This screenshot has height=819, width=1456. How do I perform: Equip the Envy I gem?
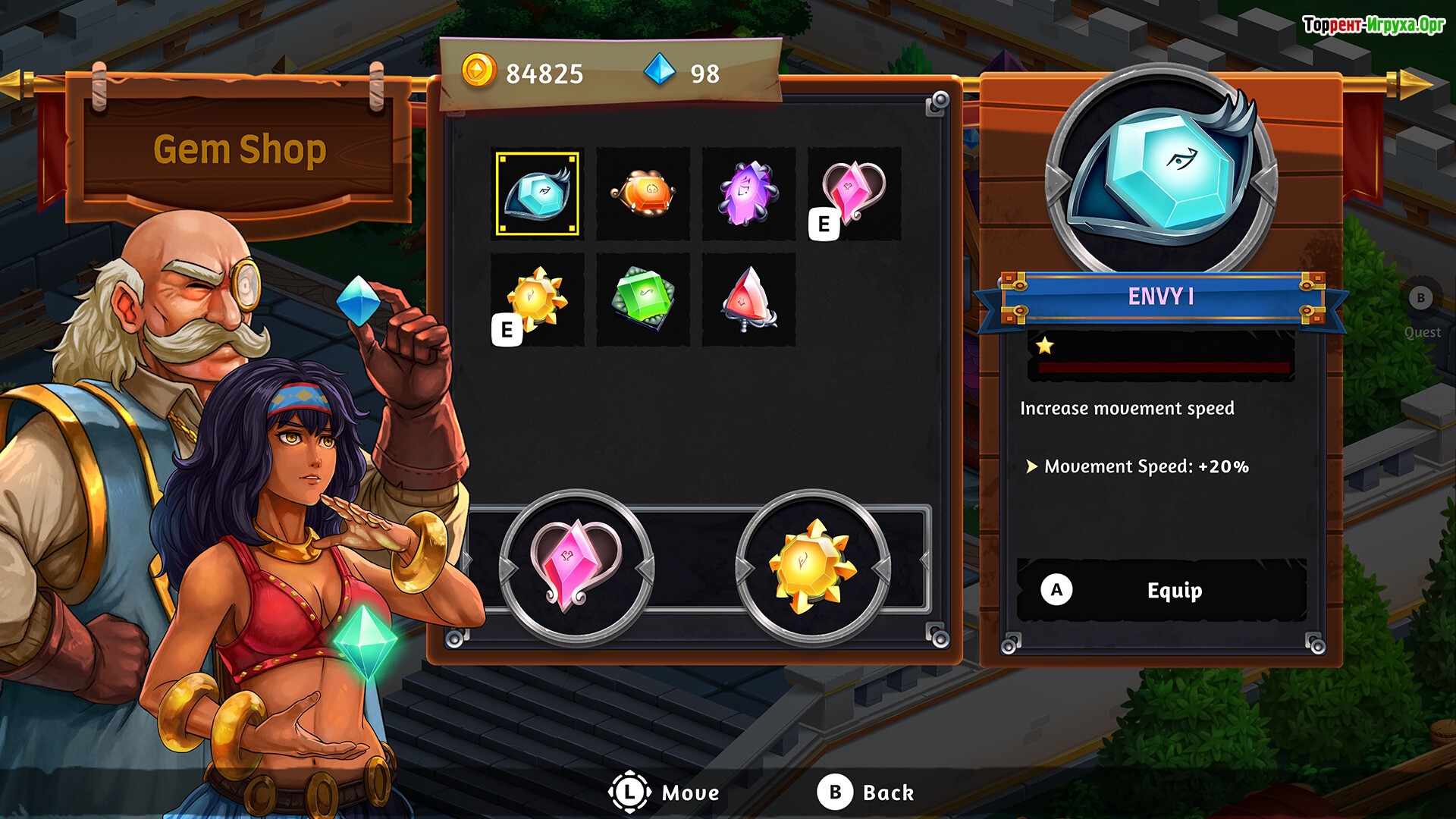tap(1161, 590)
